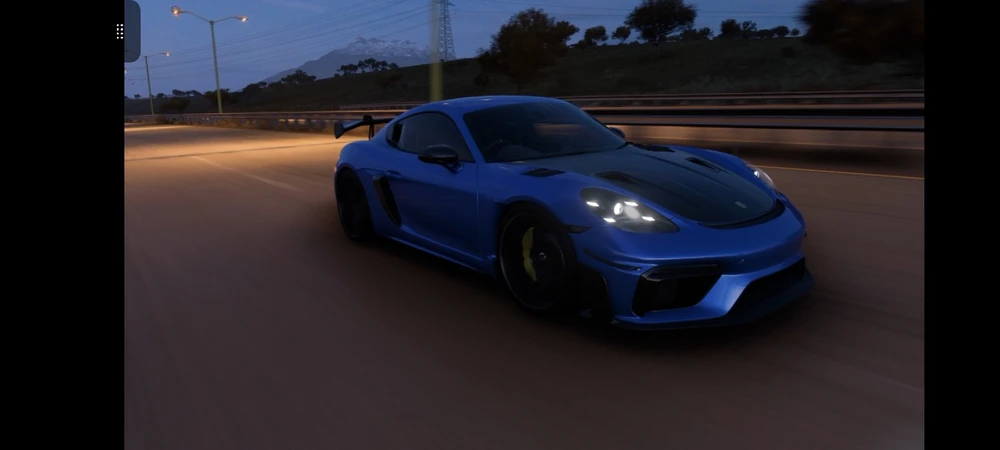Open the floating overlay handle with dots
The height and width of the screenshot is (450, 1000).
click(x=129, y=31)
